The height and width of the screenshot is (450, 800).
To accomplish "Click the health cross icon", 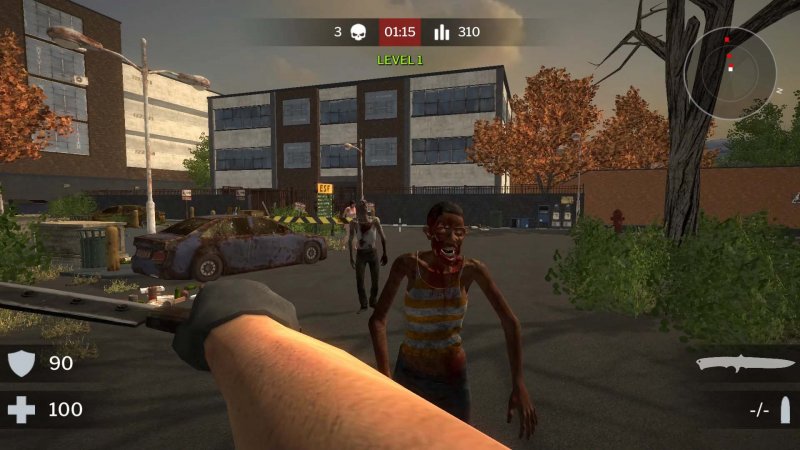I will (x=22, y=409).
